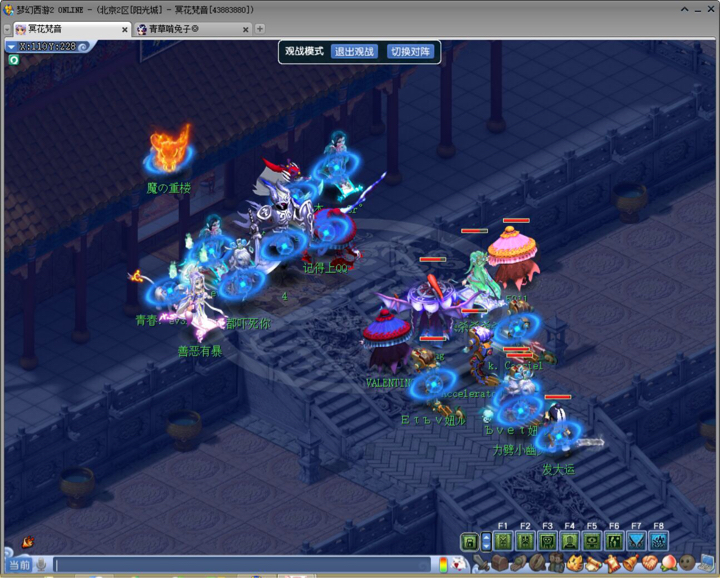Image resolution: width=720 pixels, height=578 pixels.
Task: Activate the F8 blue skill slot
Action: point(658,541)
